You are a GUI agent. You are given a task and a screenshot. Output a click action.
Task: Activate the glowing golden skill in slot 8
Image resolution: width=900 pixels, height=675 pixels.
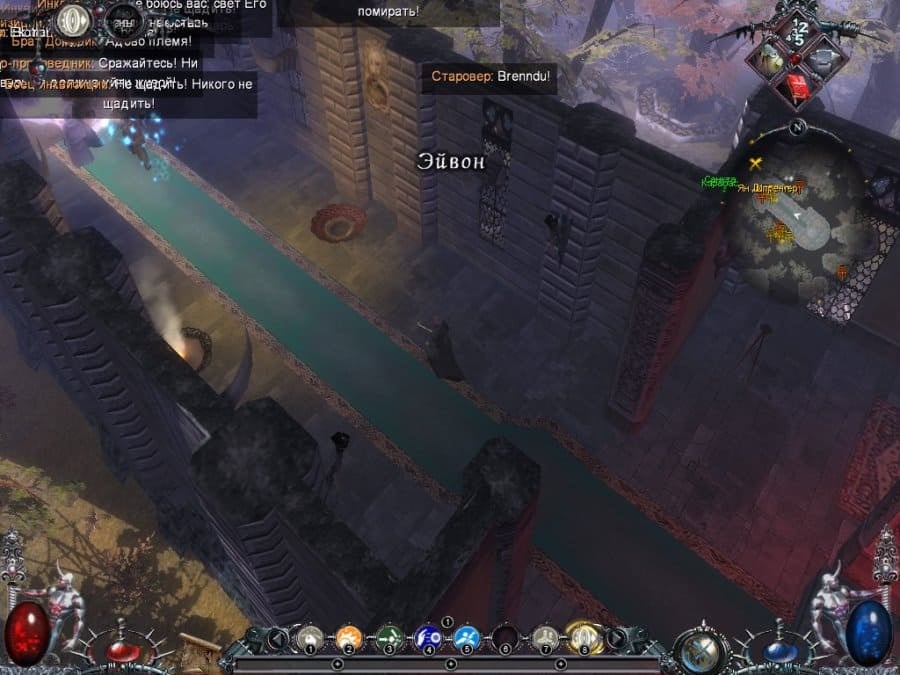(583, 636)
